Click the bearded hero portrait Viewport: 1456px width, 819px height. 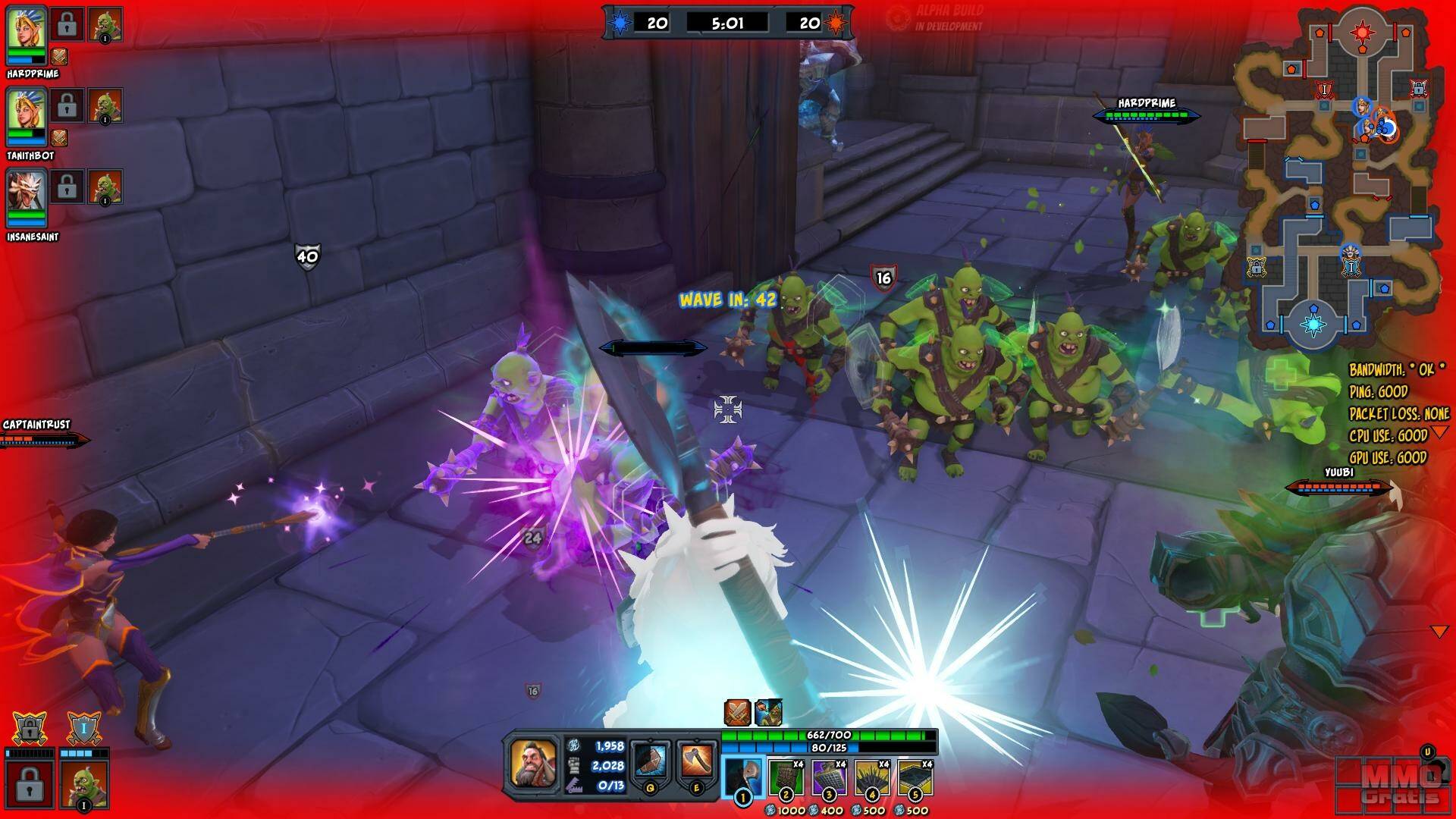coord(533,764)
